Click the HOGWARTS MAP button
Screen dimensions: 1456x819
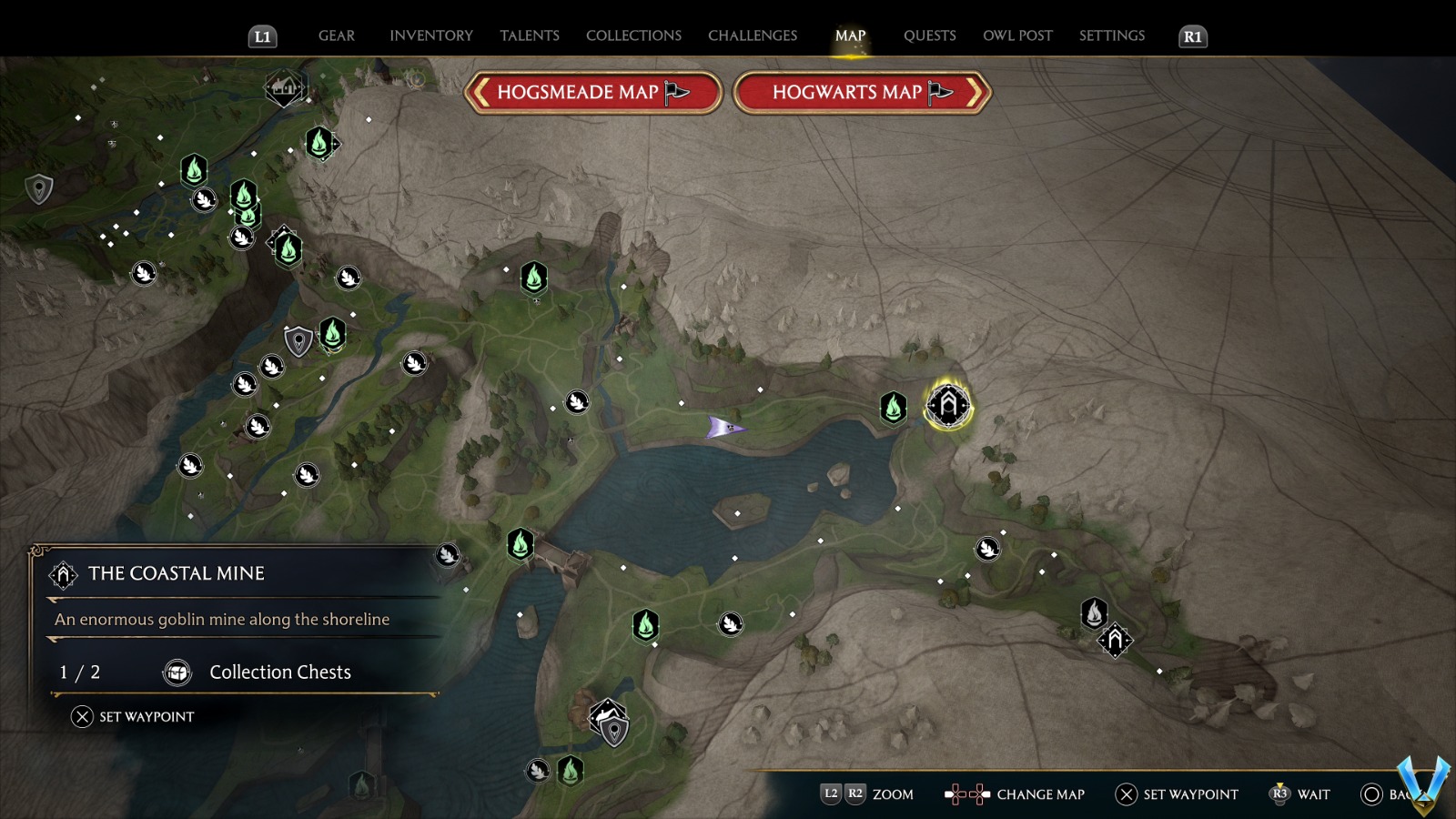click(x=859, y=92)
